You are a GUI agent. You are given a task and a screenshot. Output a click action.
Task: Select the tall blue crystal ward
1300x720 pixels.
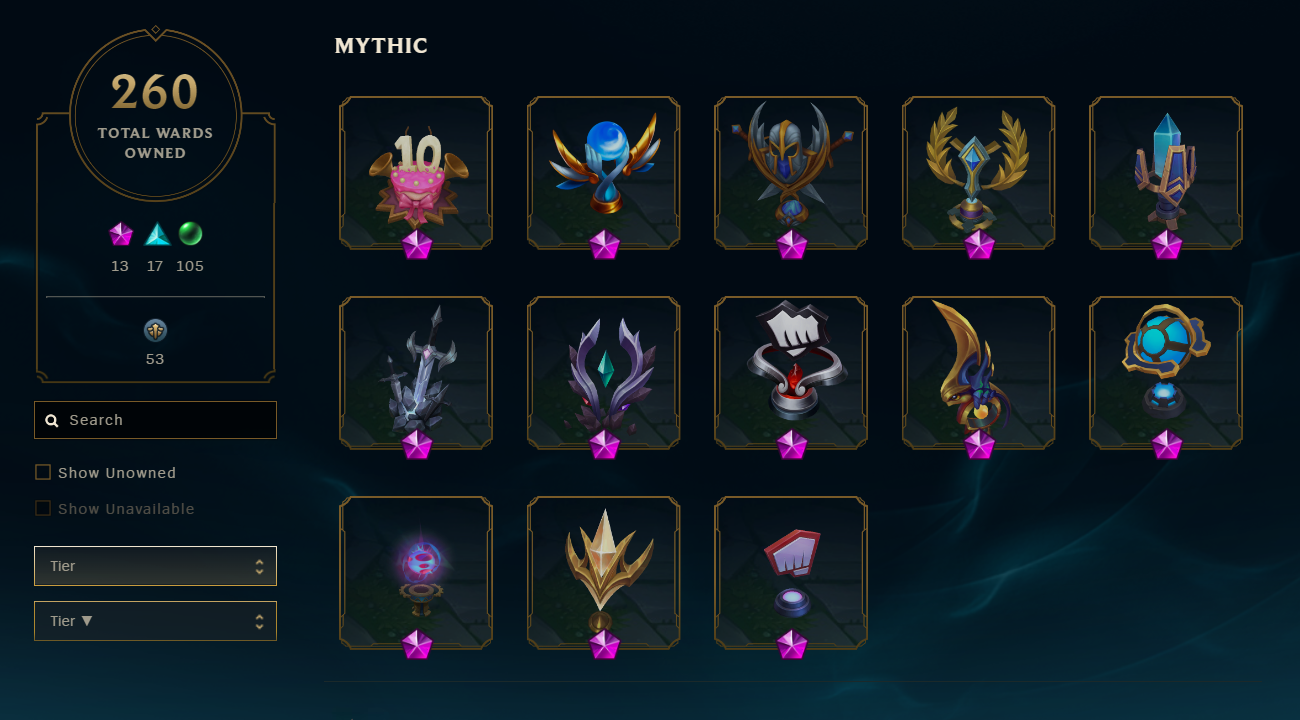1166,172
